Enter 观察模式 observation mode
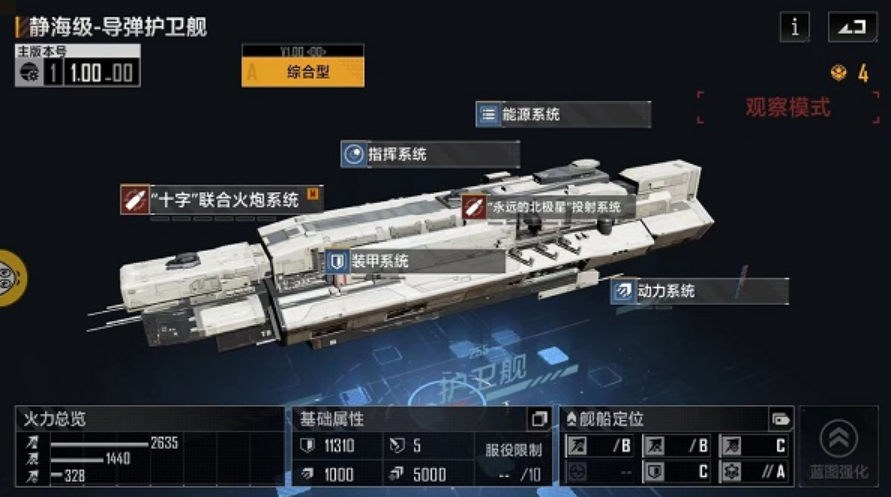This screenshot has height=497, width=891. tap(787, 108)
